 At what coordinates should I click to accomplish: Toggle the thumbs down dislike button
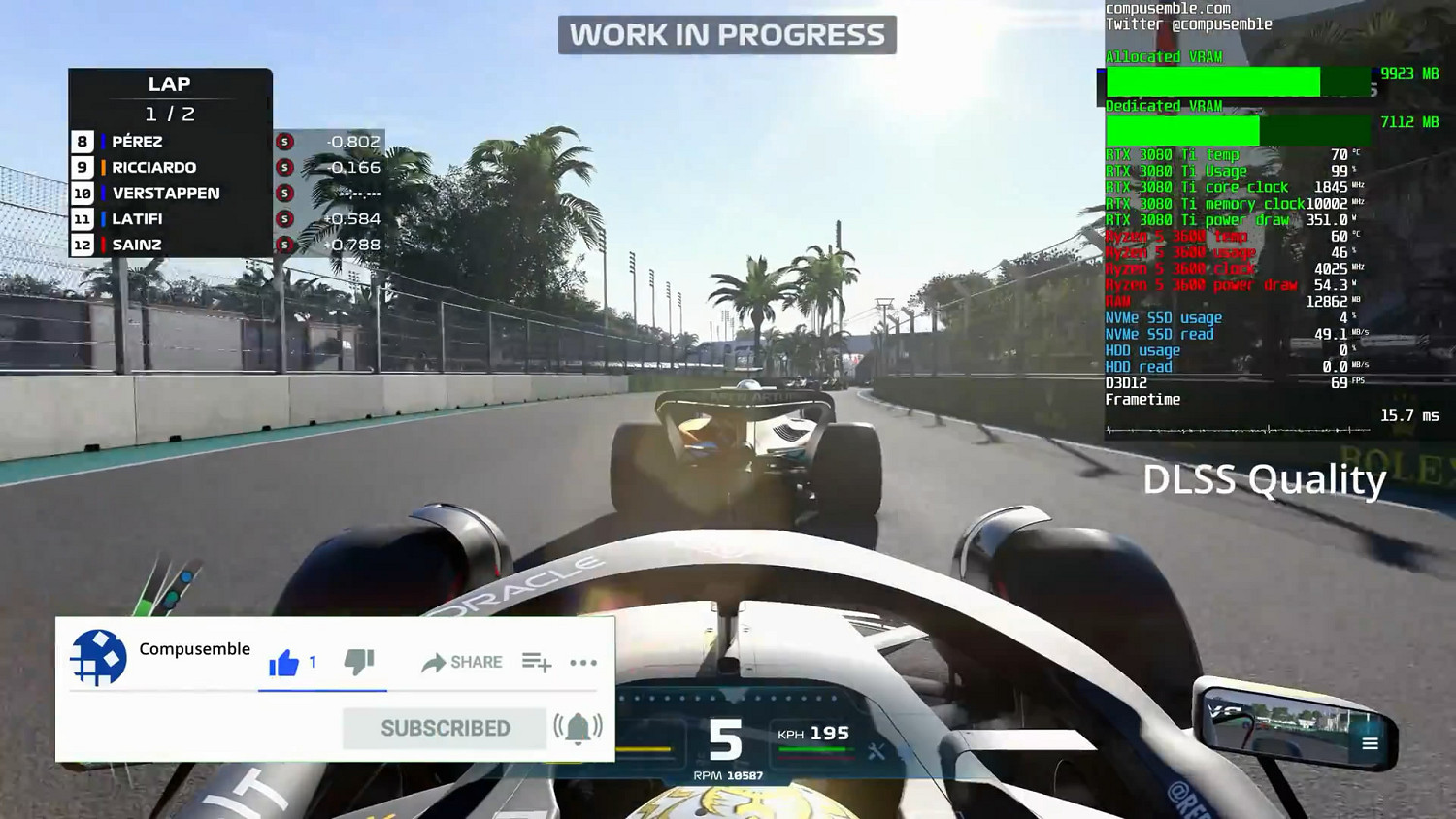(x=358, y=662)
